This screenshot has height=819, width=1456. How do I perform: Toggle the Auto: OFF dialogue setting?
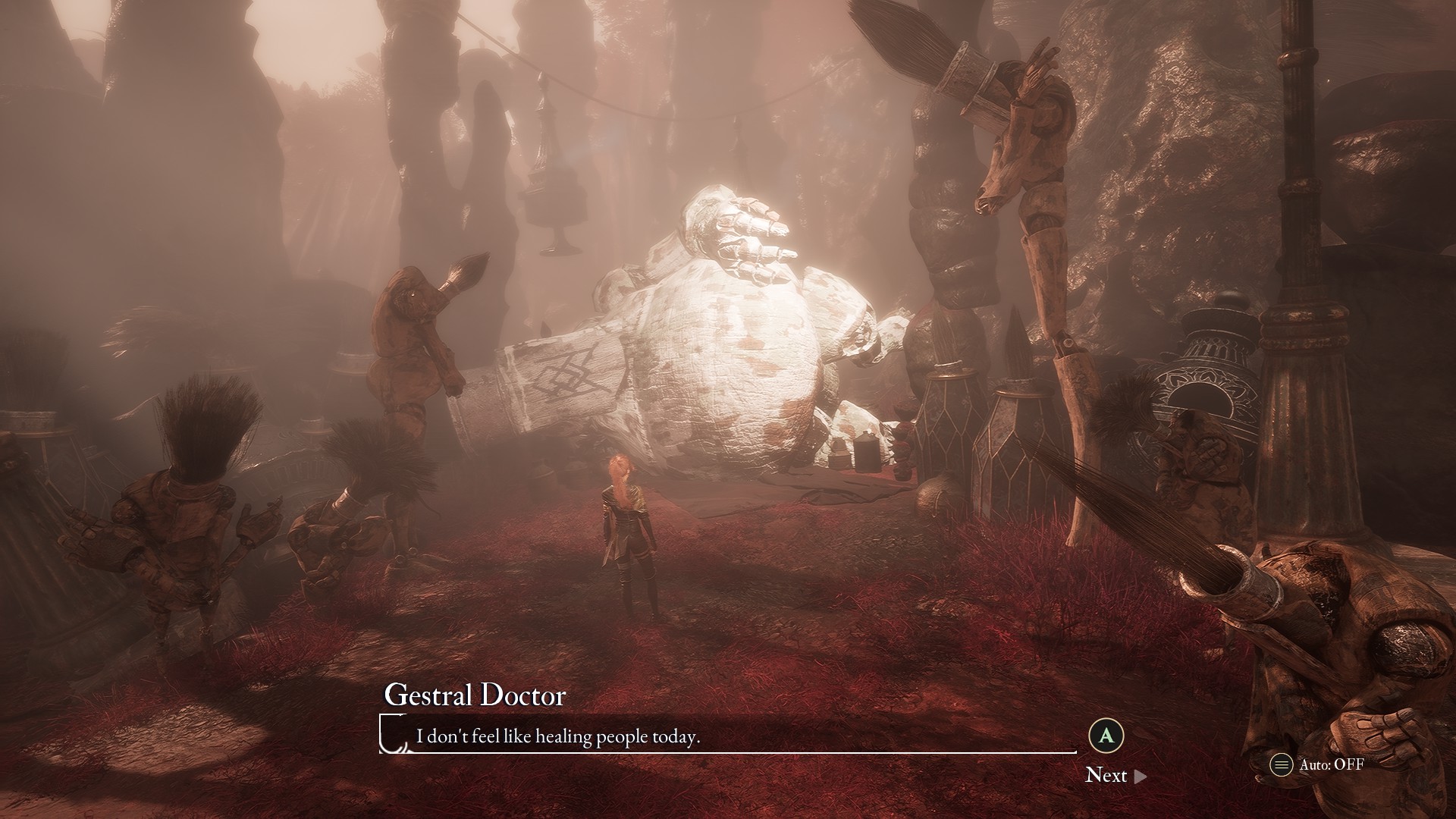(x=1318, y=764)
